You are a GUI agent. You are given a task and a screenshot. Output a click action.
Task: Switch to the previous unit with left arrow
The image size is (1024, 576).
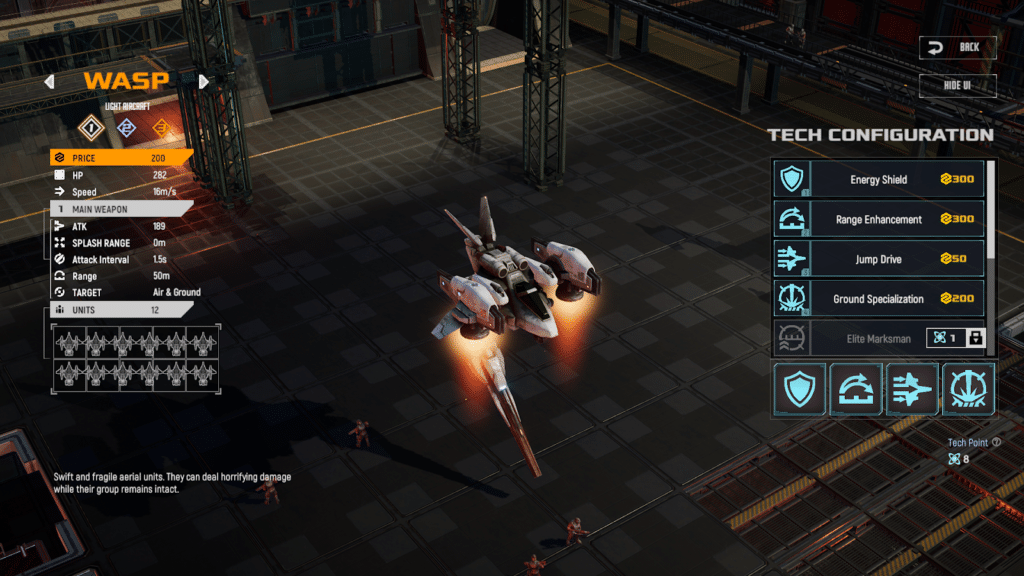(x=49, y=82)
